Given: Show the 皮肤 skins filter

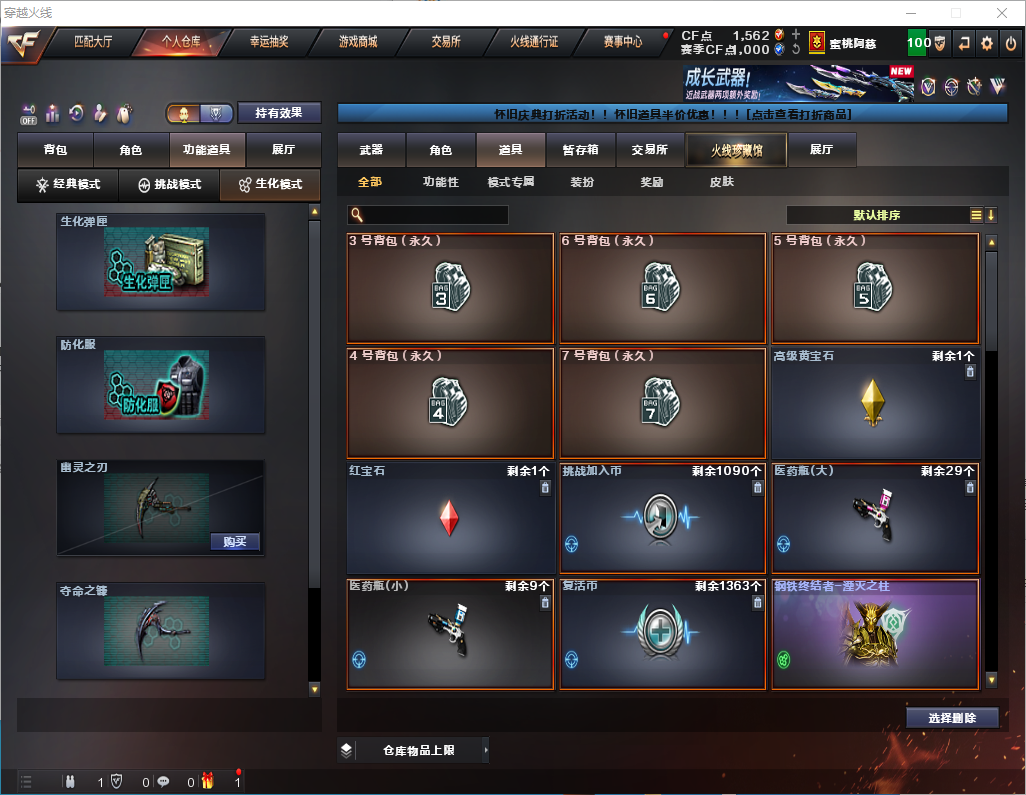Looking at the screenshot, I should (x=721, y=183).
